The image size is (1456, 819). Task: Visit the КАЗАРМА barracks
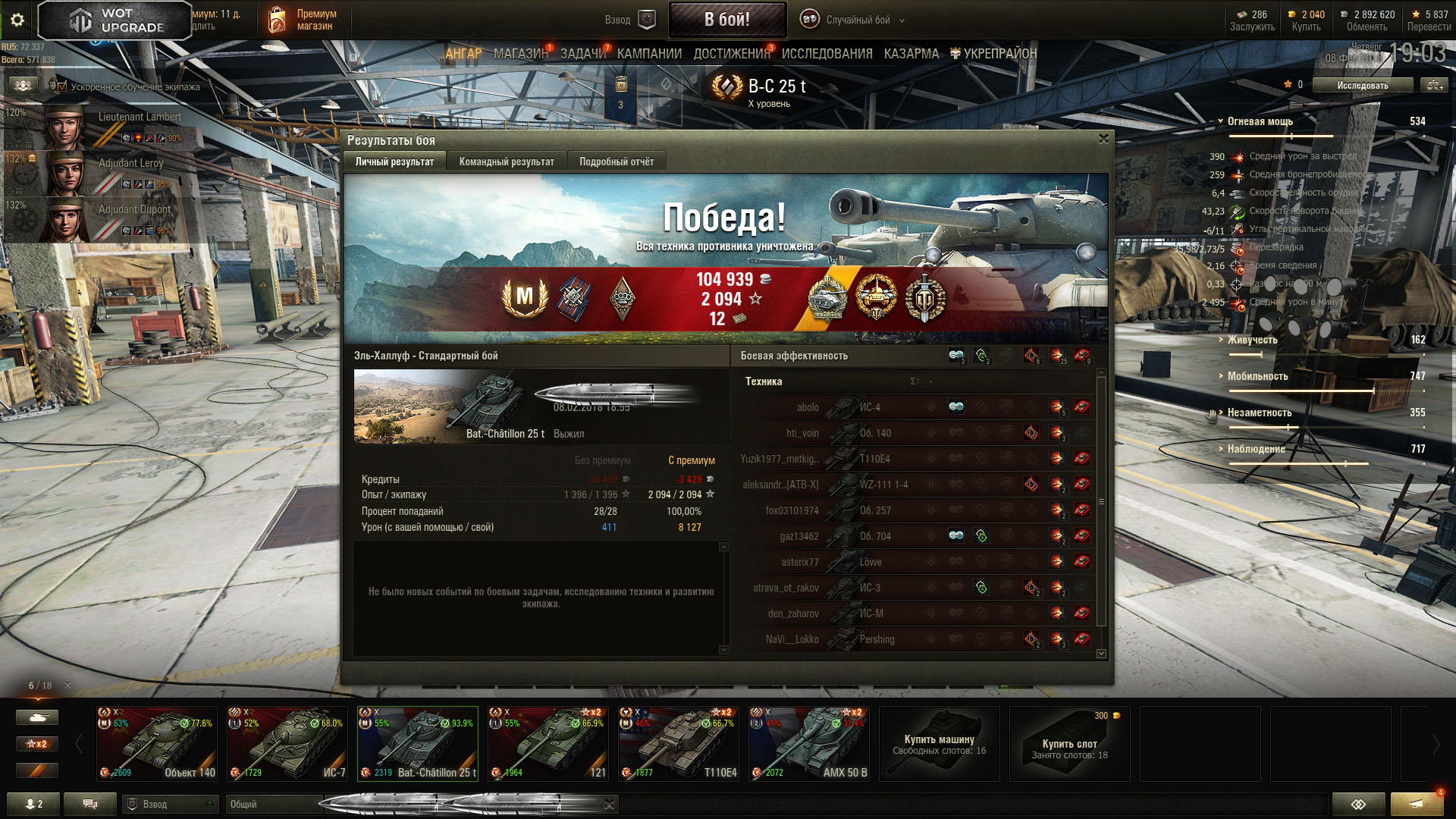click(x=911, y=54)
